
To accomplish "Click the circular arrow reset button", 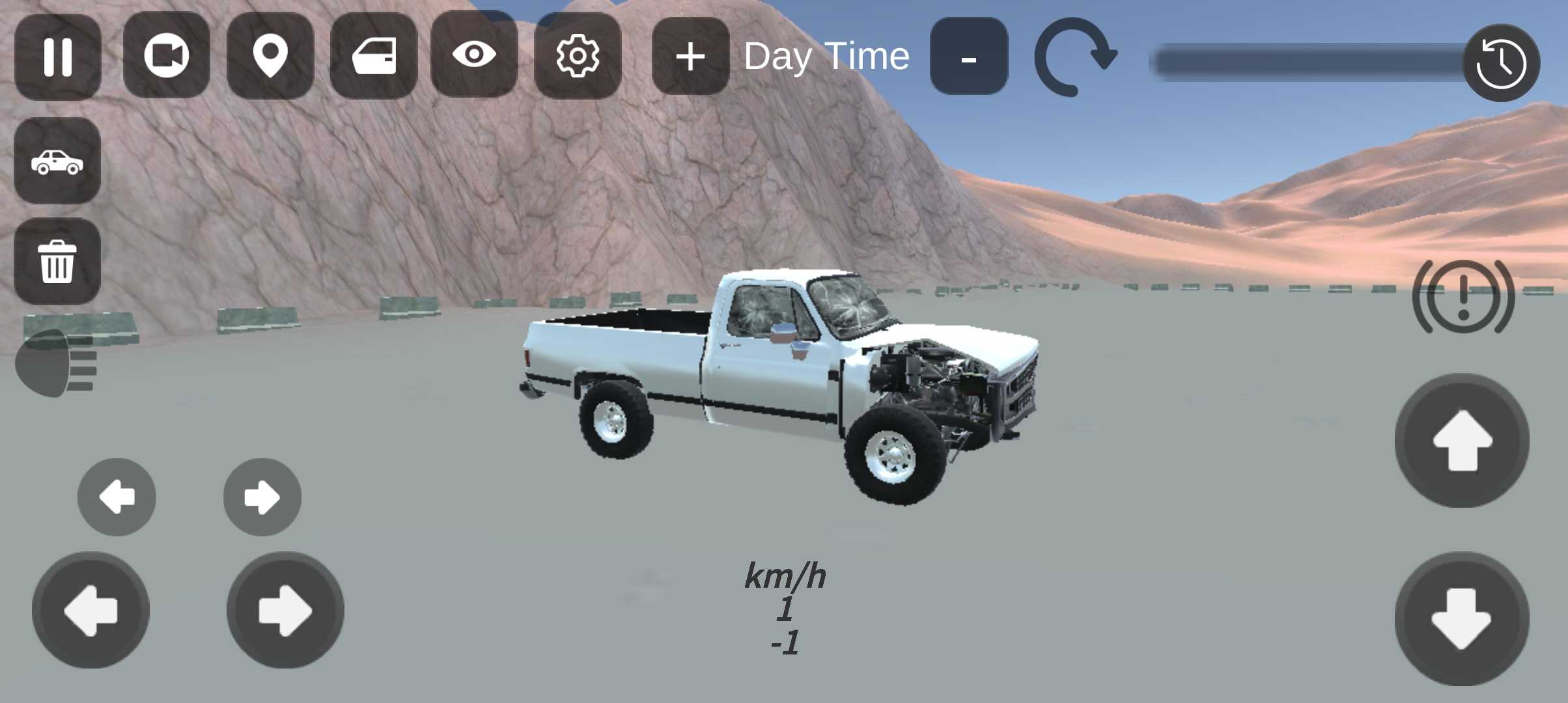I will (1075, 57).
